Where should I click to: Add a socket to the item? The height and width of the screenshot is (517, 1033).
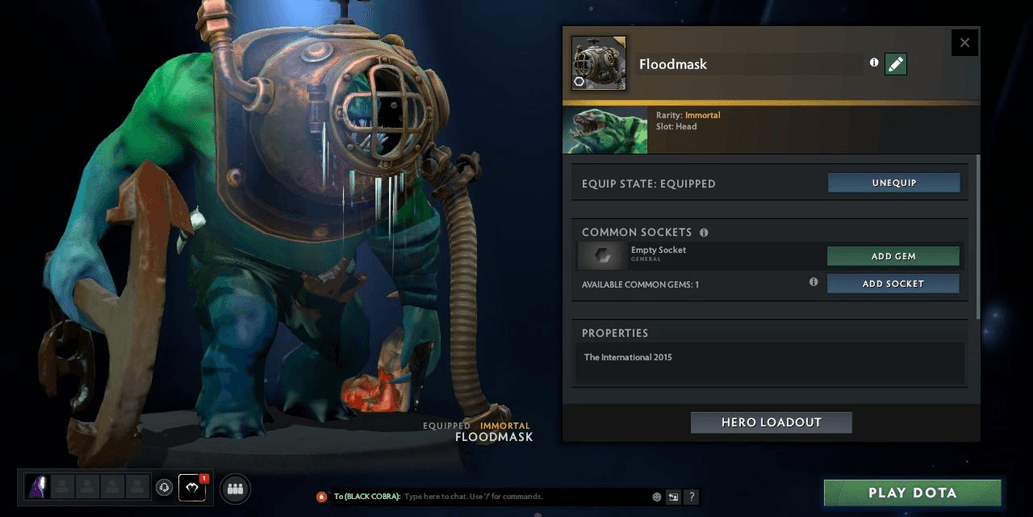893,284
